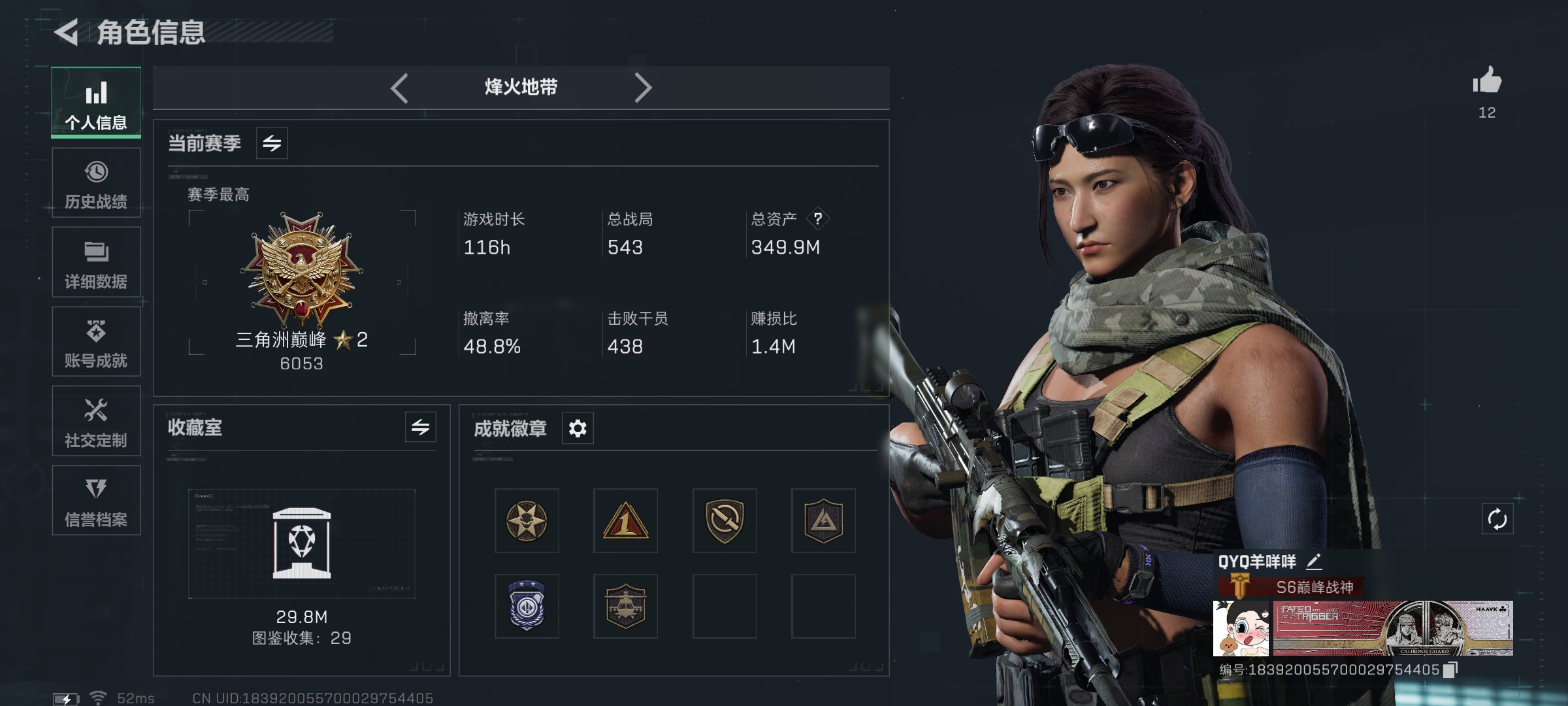The image size is (1568, 706).
Task: Open 历史战绩 from the sidebar
Action: tap(96, 183)
